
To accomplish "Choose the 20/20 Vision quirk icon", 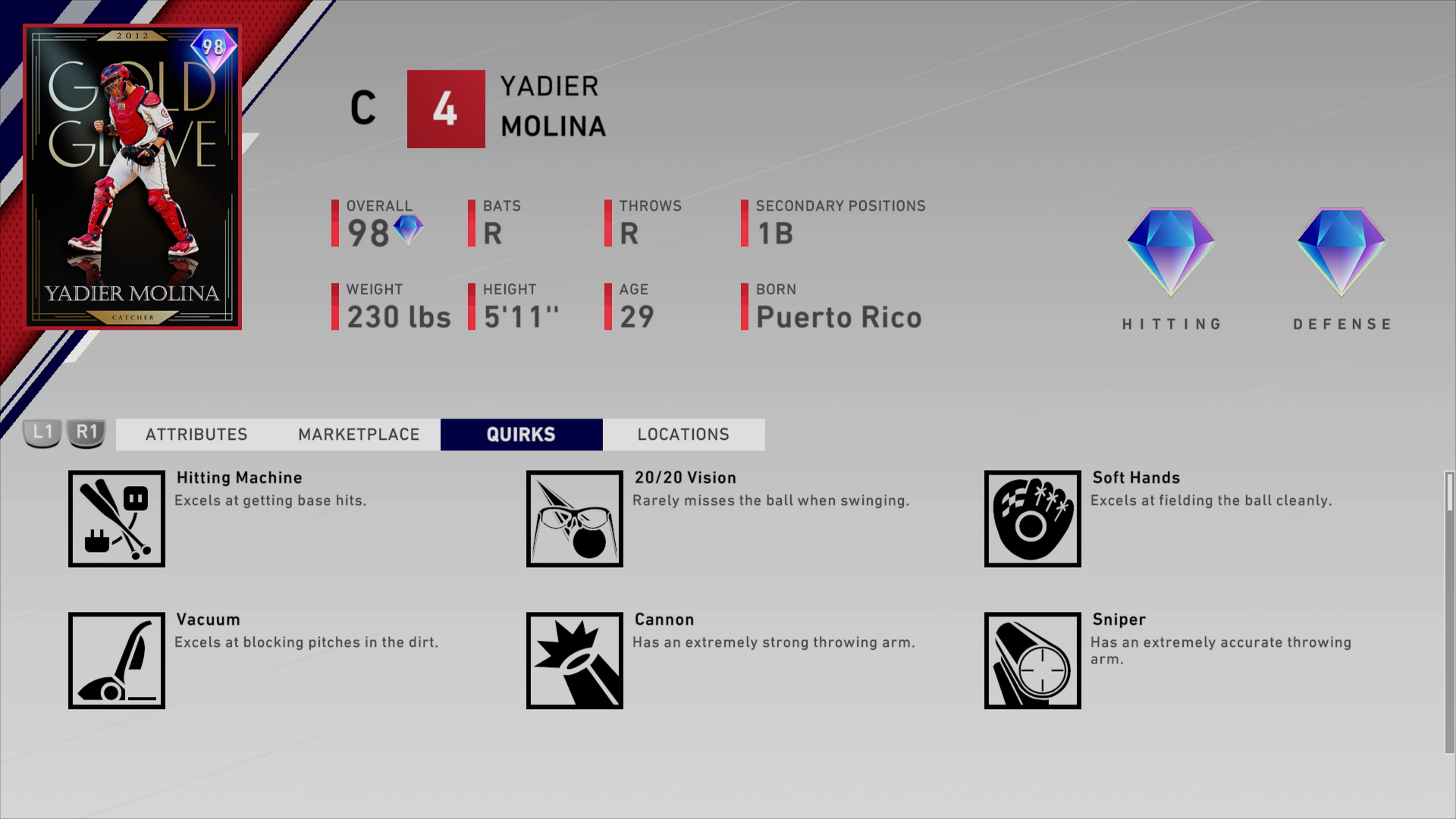I will [575, 519].
